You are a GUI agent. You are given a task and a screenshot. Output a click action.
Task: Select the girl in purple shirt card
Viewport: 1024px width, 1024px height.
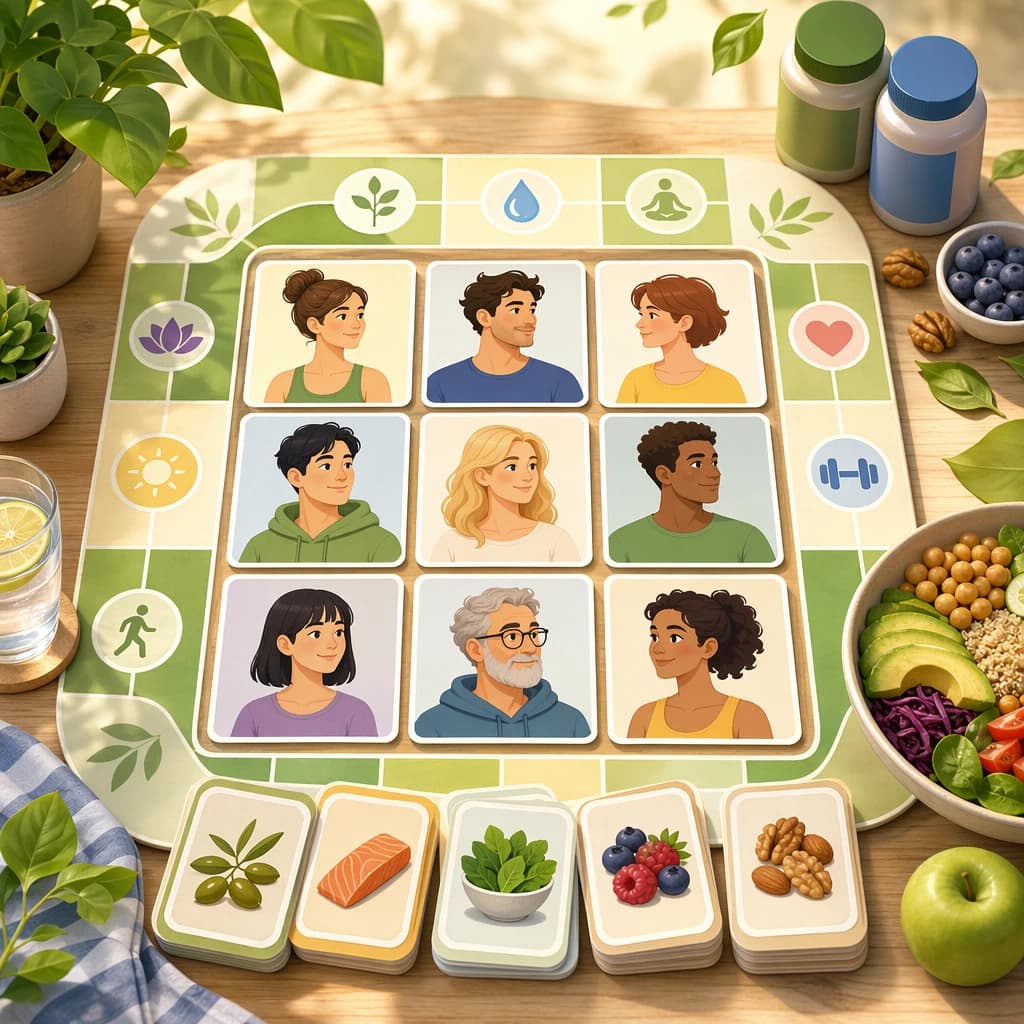[305, 658]
